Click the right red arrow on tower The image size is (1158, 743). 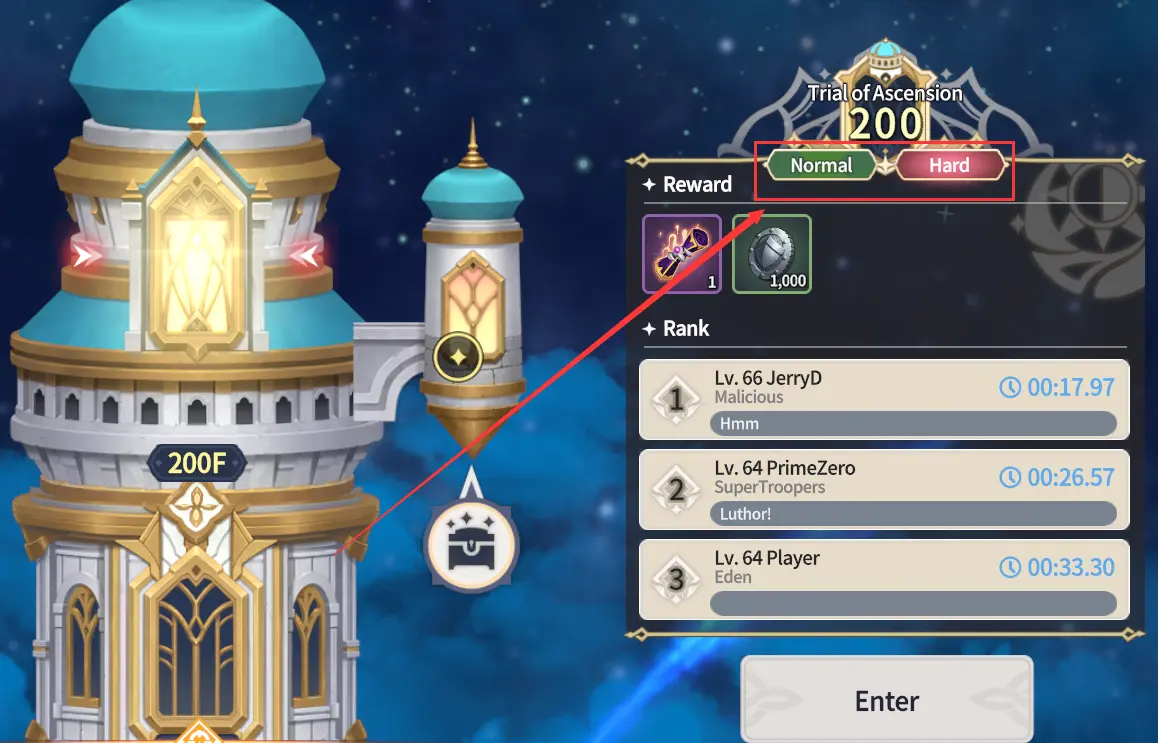point(305,256)
